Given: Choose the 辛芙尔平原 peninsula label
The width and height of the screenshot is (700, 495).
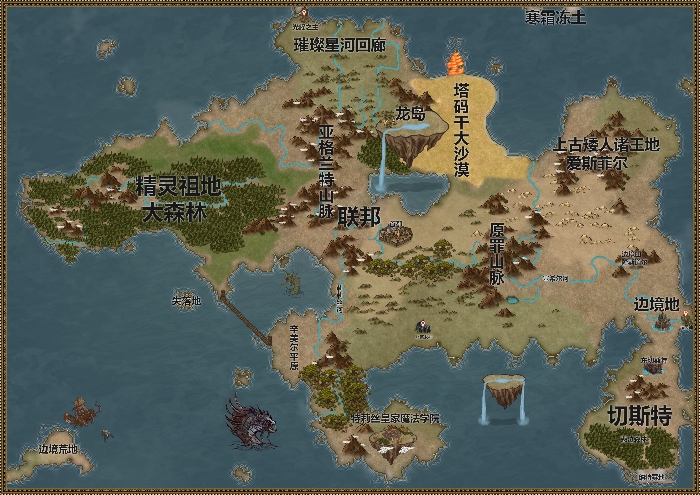Looking at the screenshot, I should pos(293,346).
